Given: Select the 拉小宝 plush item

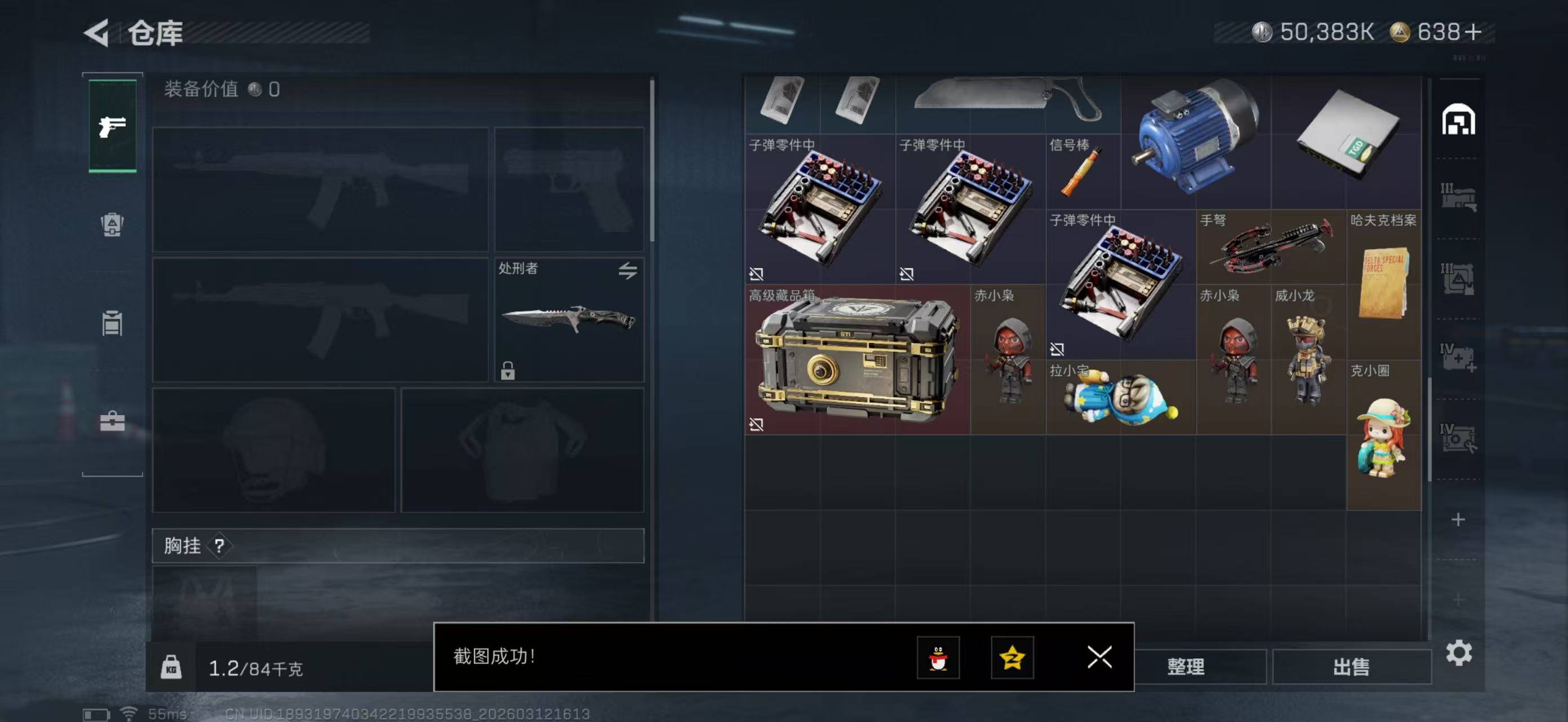Looking at the screenshot, I should tap(1121, 398).
